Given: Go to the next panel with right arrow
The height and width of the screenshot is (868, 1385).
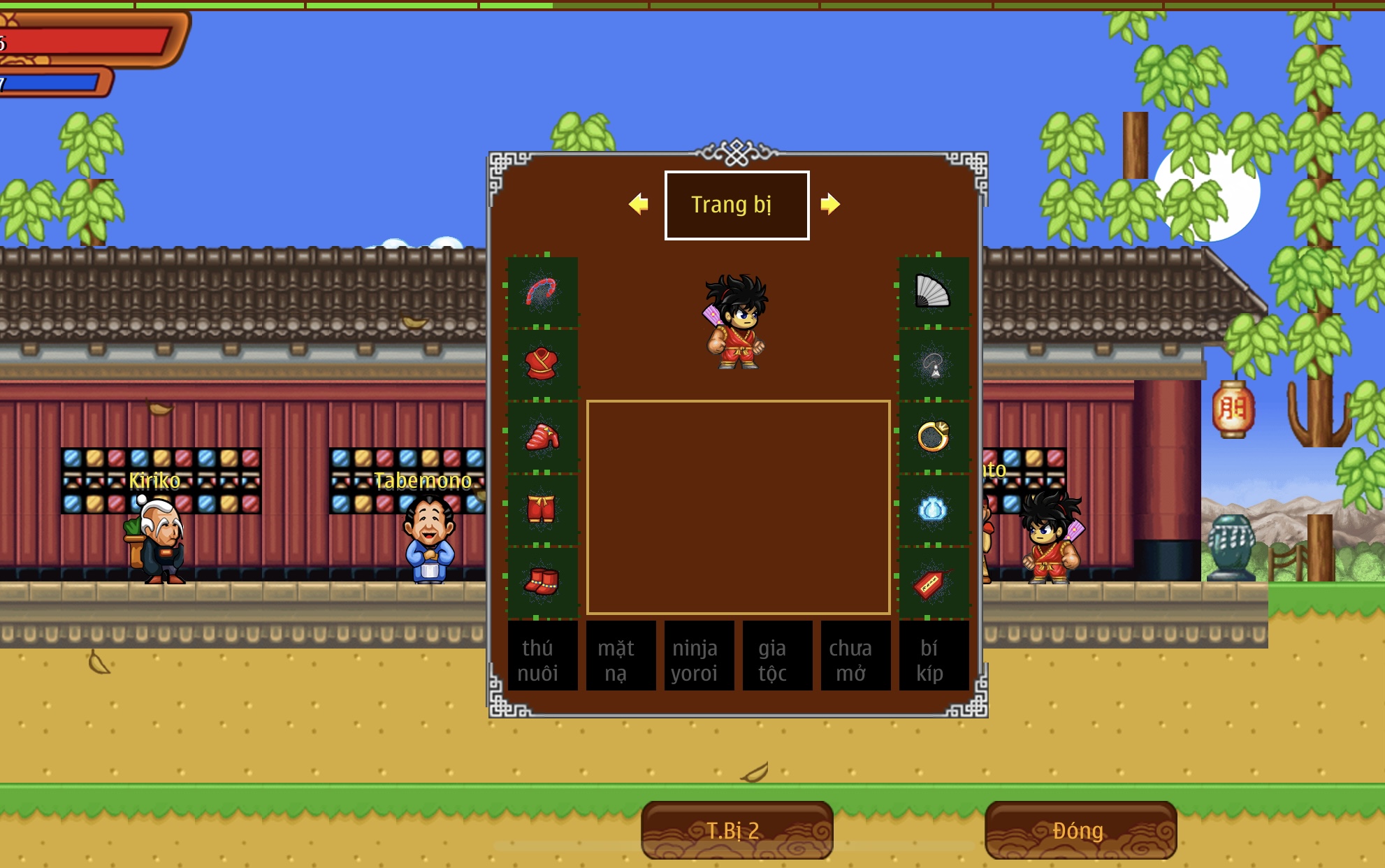Looking at the screenshot, I should click(829, 204).
